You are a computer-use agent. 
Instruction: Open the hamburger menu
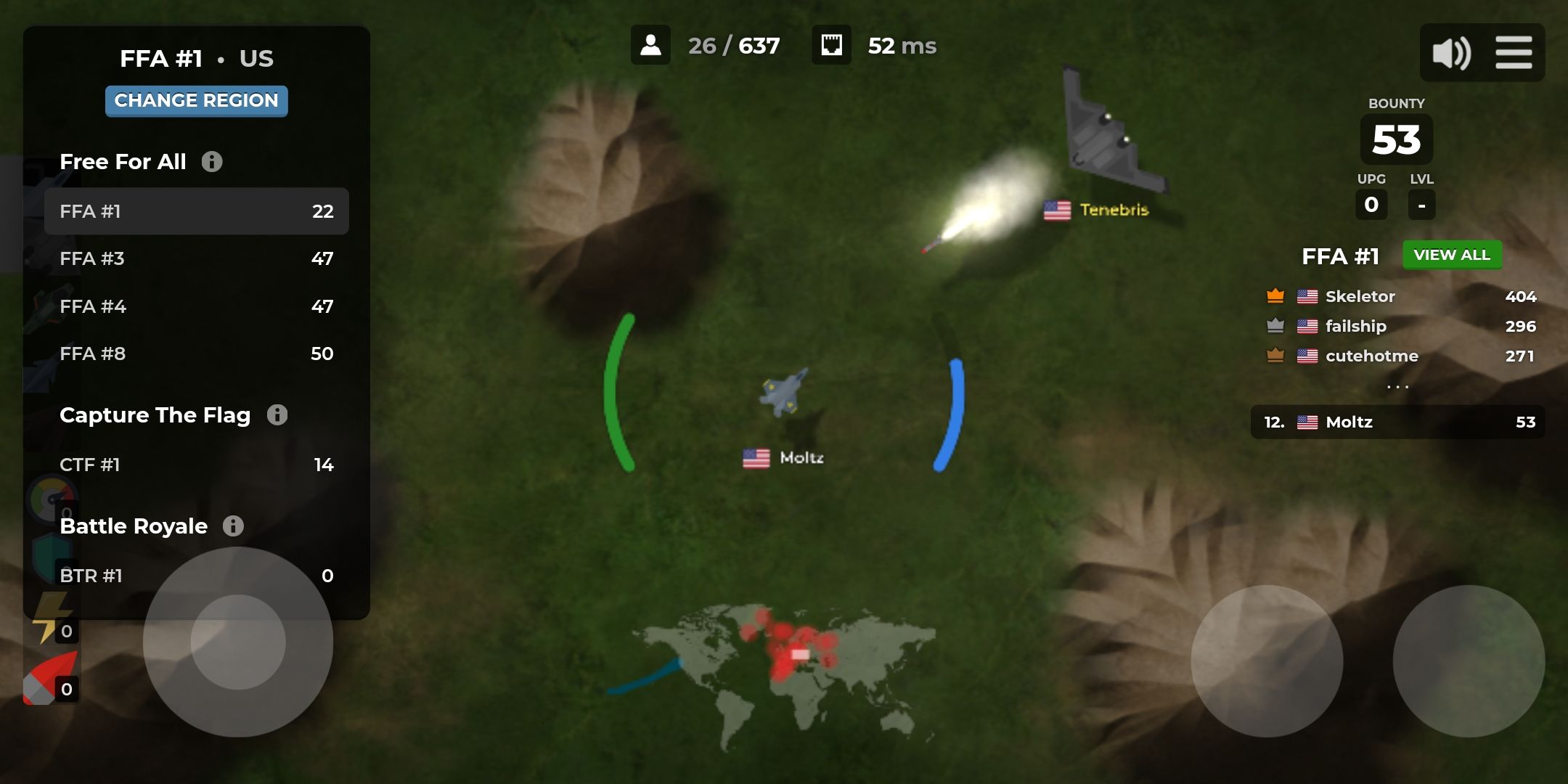[1515, 52]
